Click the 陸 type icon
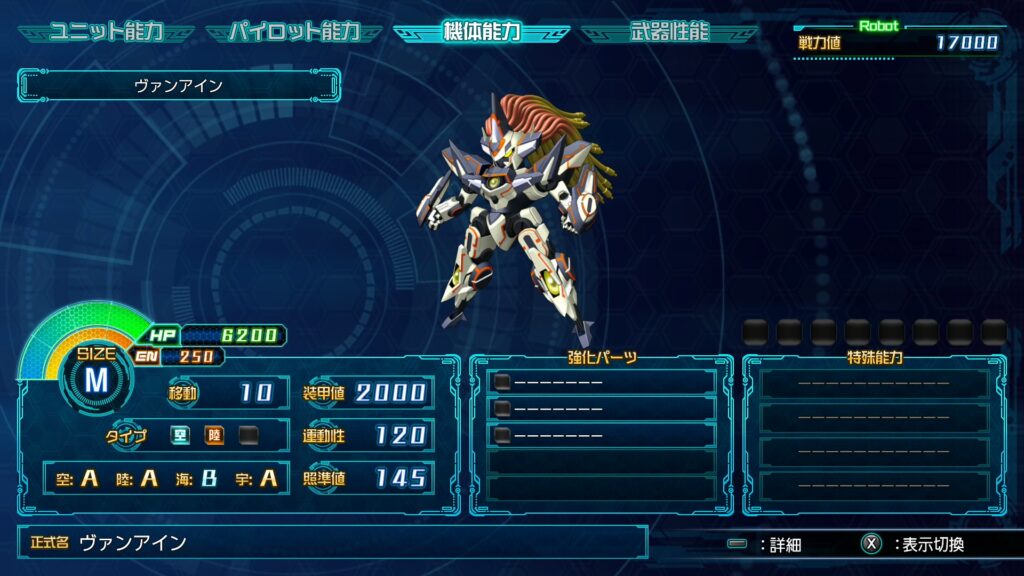Image resolution: width=1024 pixels, height=576 pixels. click(x=214, y=435)
